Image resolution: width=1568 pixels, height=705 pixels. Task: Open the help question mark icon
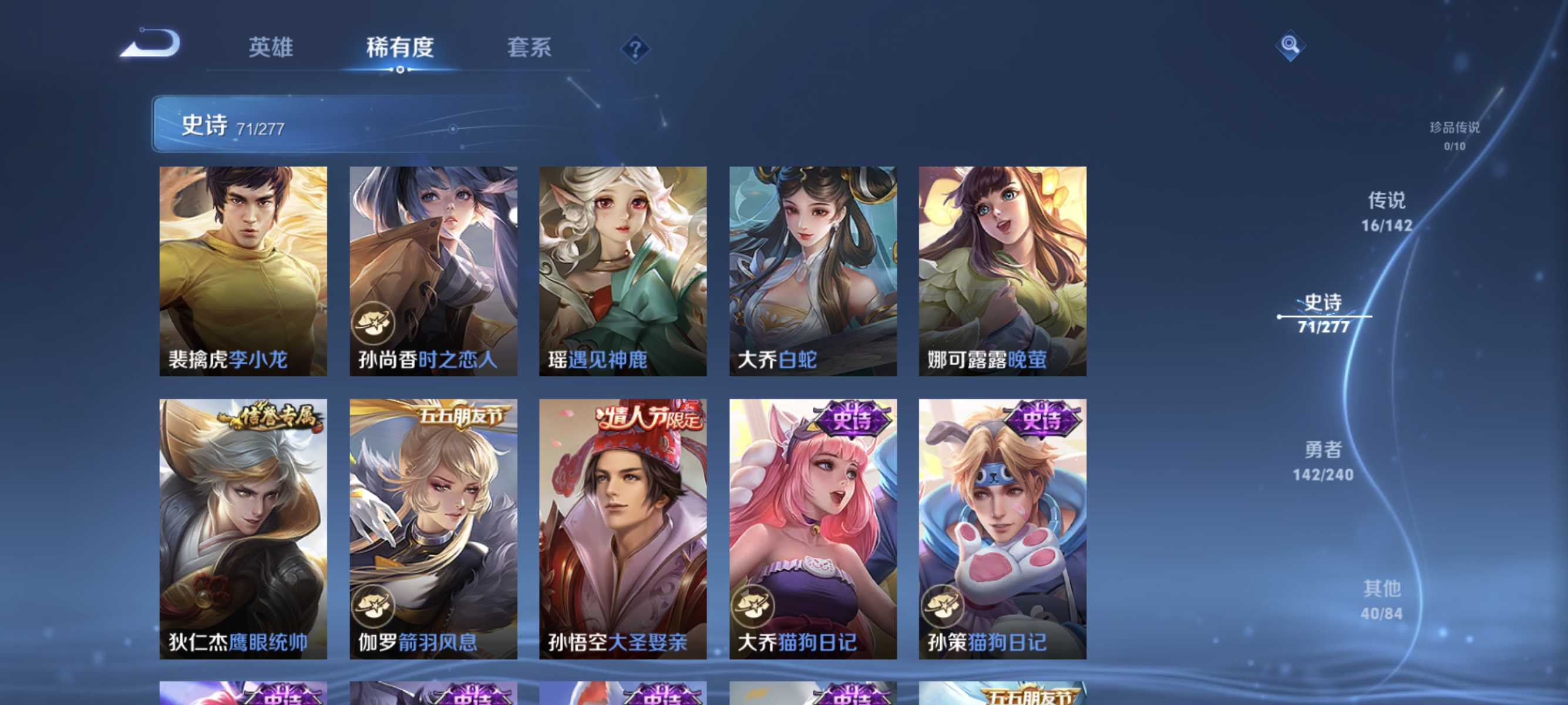coord(635,49)
